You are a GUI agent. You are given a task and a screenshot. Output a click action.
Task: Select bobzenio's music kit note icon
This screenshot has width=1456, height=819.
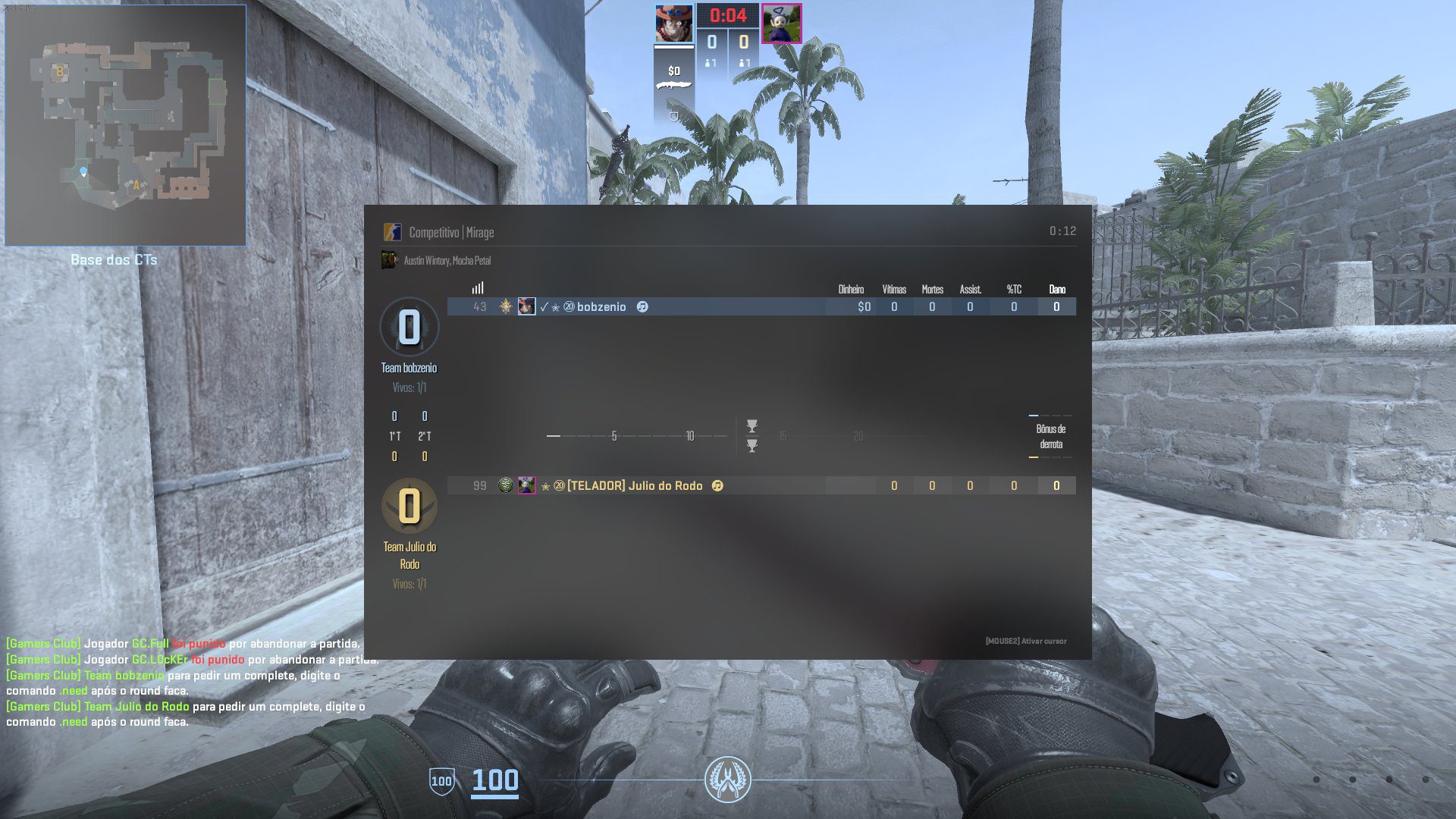click(x=642, y=306)
